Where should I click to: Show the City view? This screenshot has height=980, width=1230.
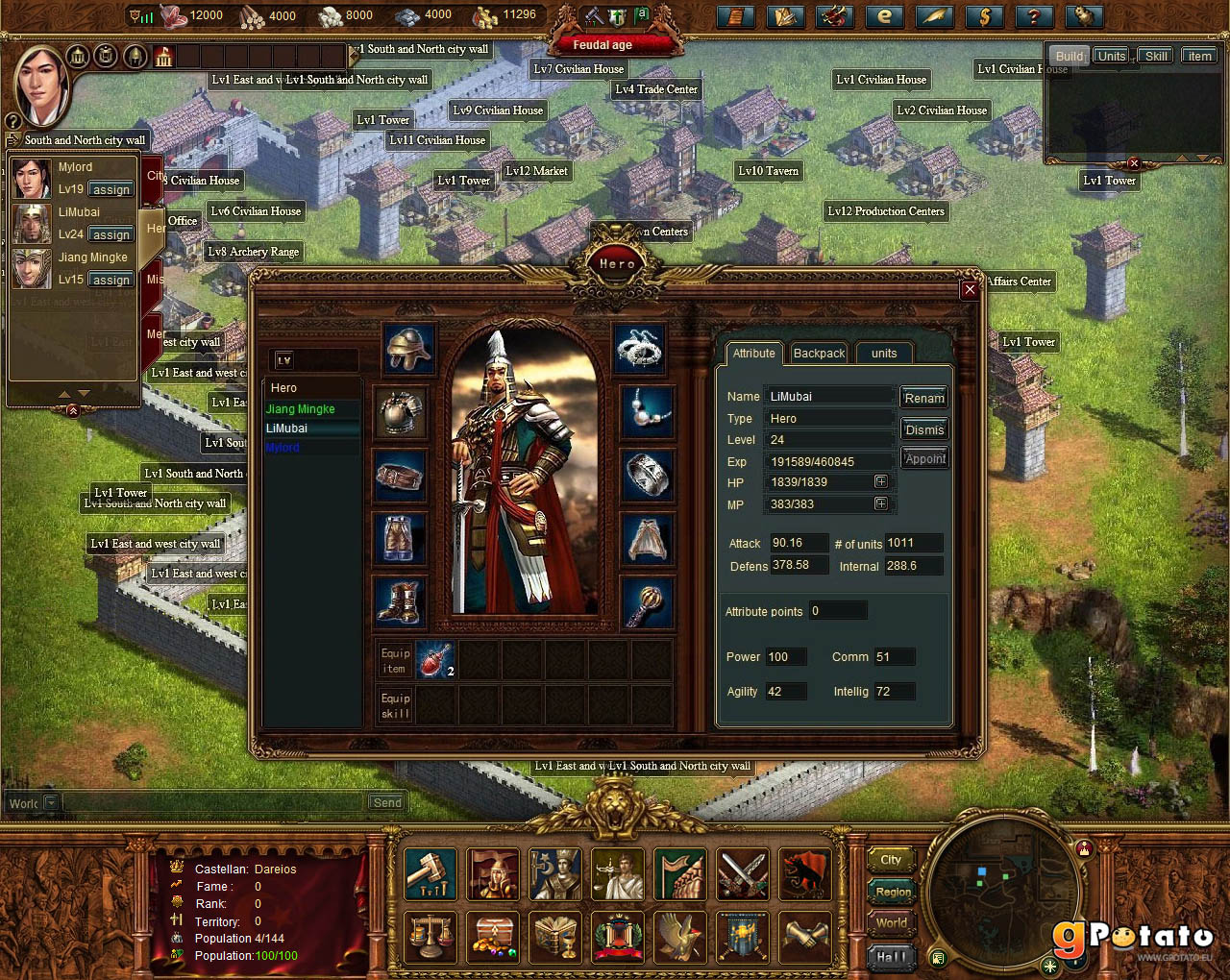tap(891, 860)
